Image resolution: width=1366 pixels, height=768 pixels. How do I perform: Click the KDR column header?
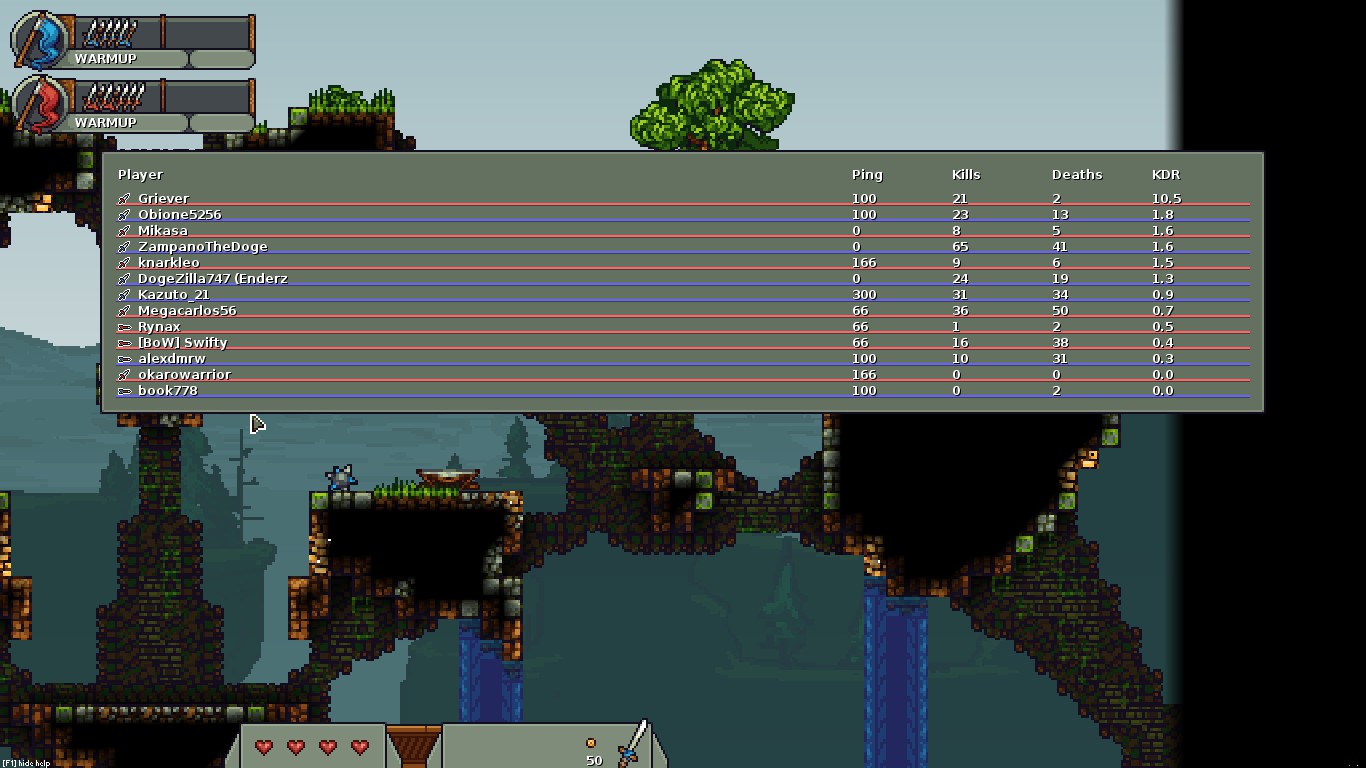point(1166,174)
